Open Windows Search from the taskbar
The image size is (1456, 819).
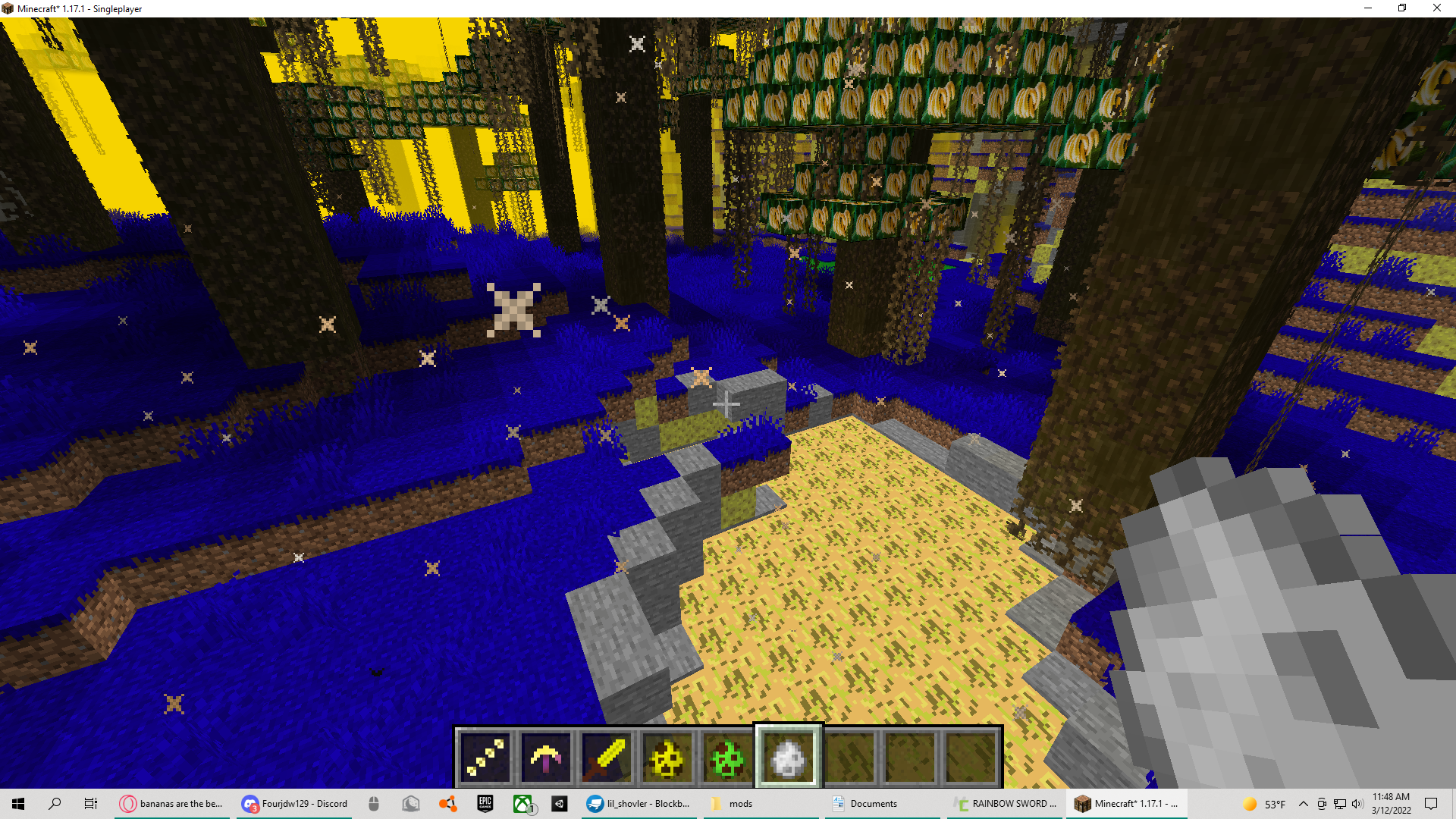54,803
